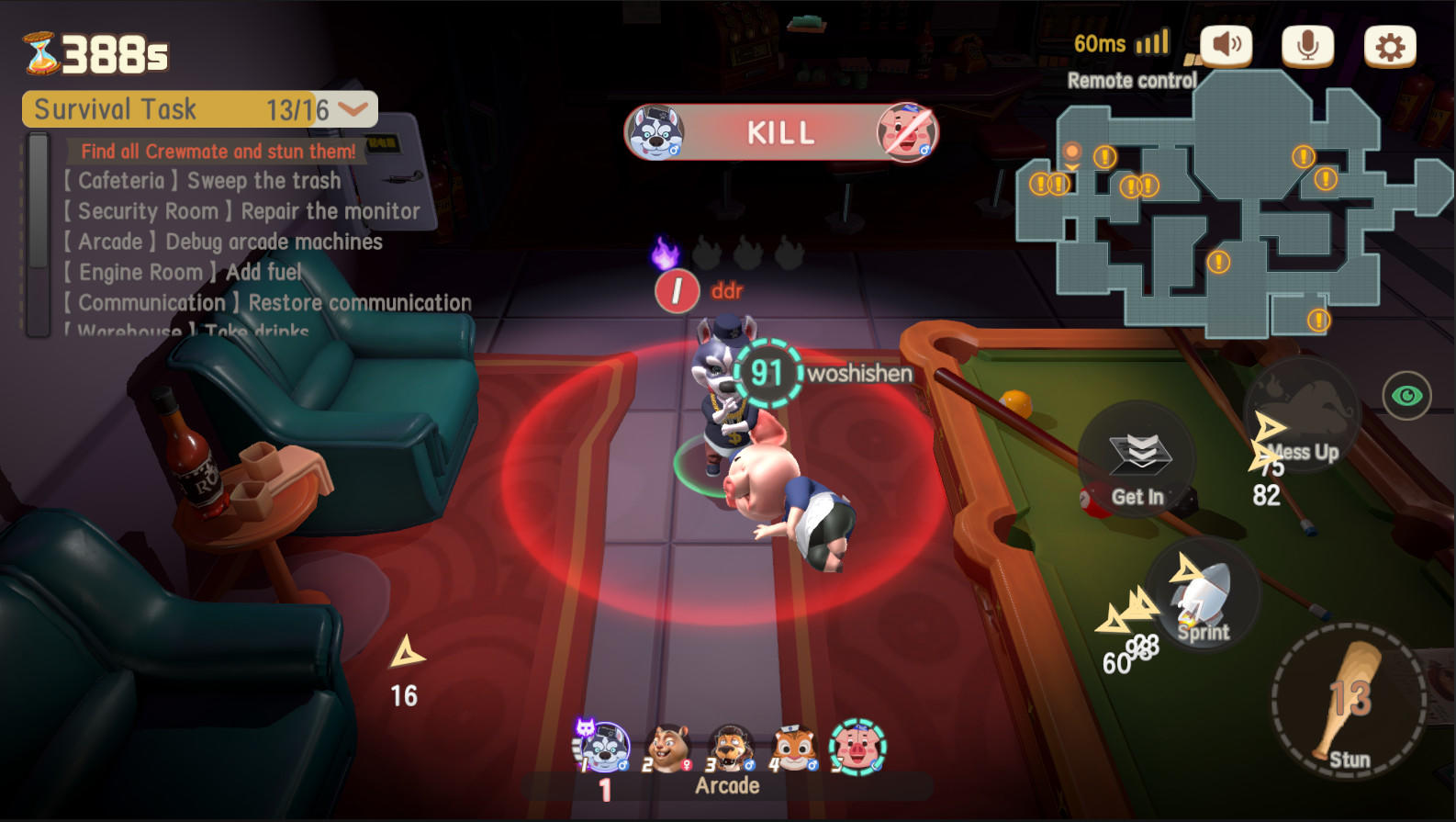Select the pig portrait numbered 5

coord(856,746)
